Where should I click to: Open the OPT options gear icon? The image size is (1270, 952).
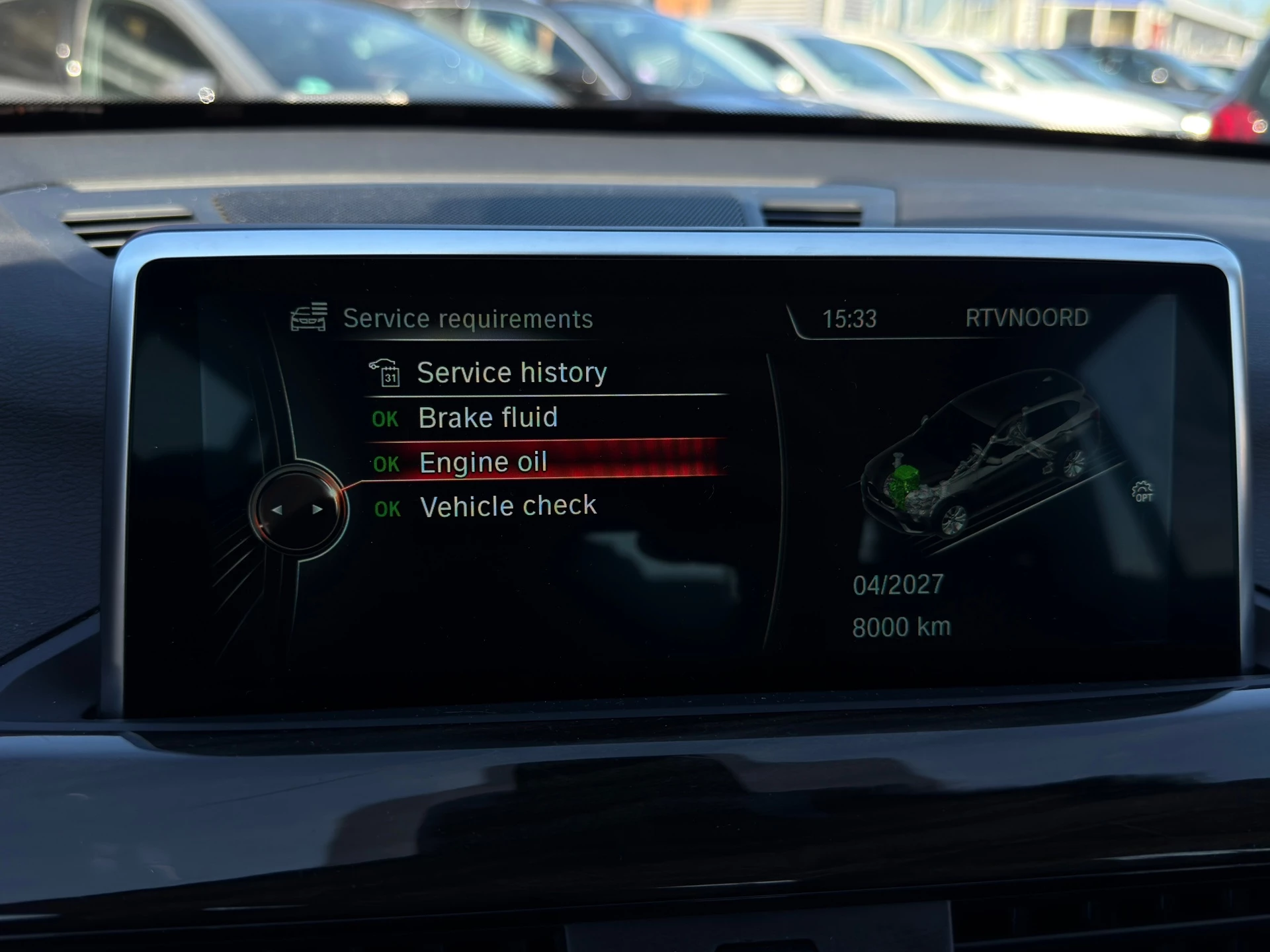point(1142,492)
